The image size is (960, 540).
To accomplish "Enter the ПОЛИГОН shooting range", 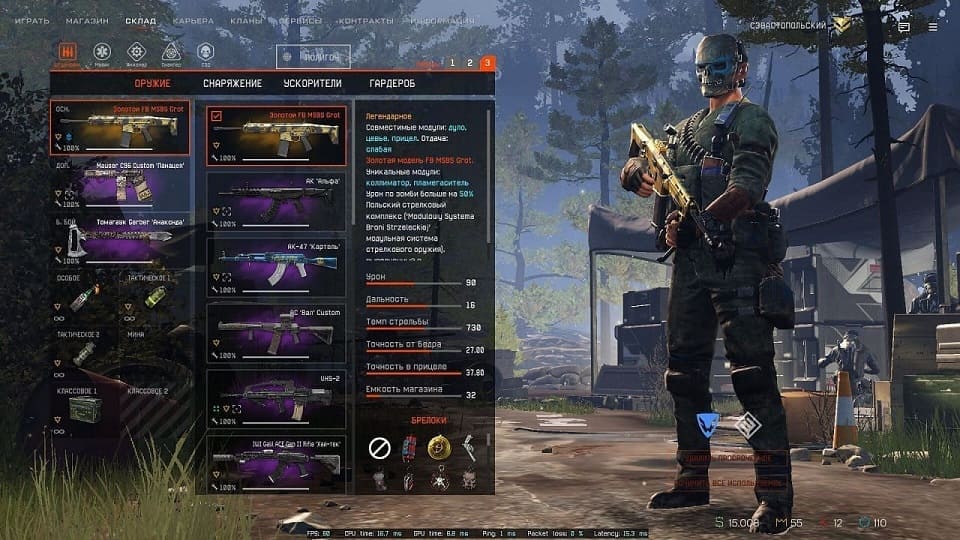I will (313, 58).
